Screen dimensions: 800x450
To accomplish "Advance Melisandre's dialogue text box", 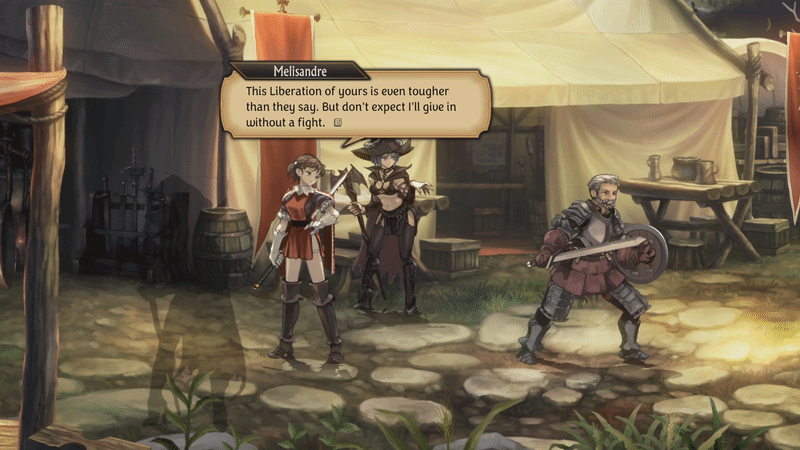I will 338,123.
